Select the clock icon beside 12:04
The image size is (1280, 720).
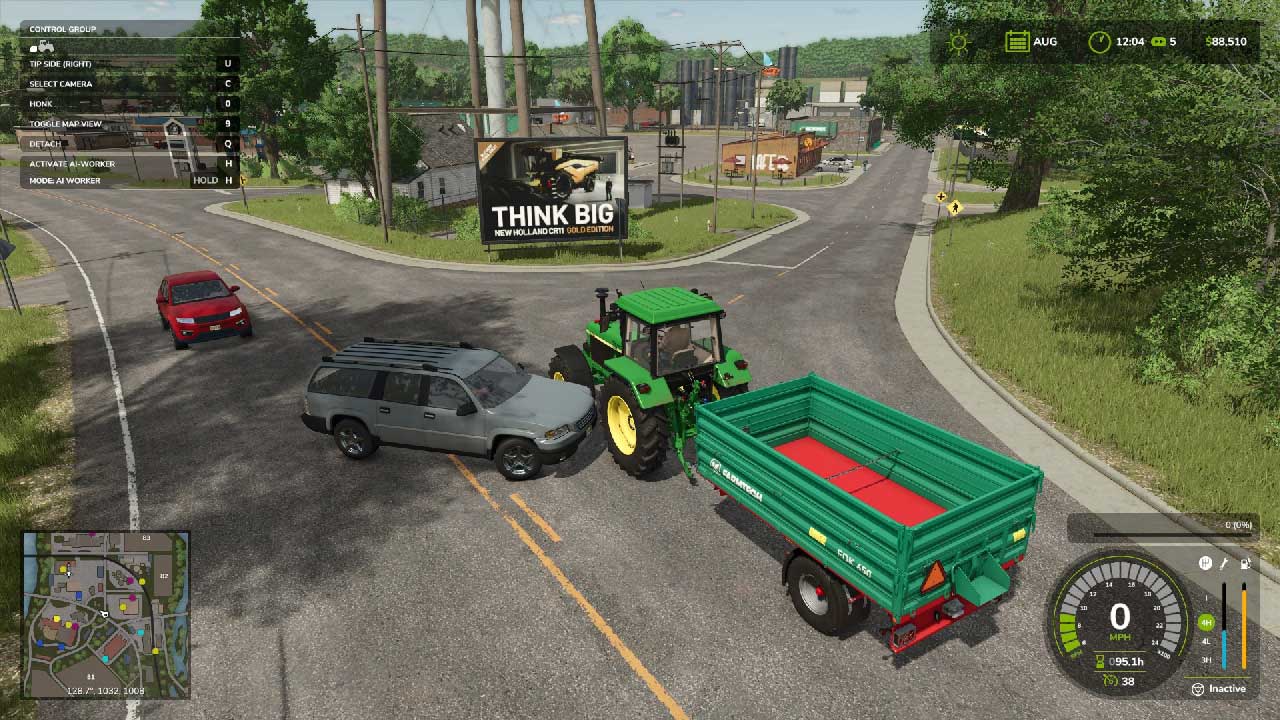pos(1099,42)
